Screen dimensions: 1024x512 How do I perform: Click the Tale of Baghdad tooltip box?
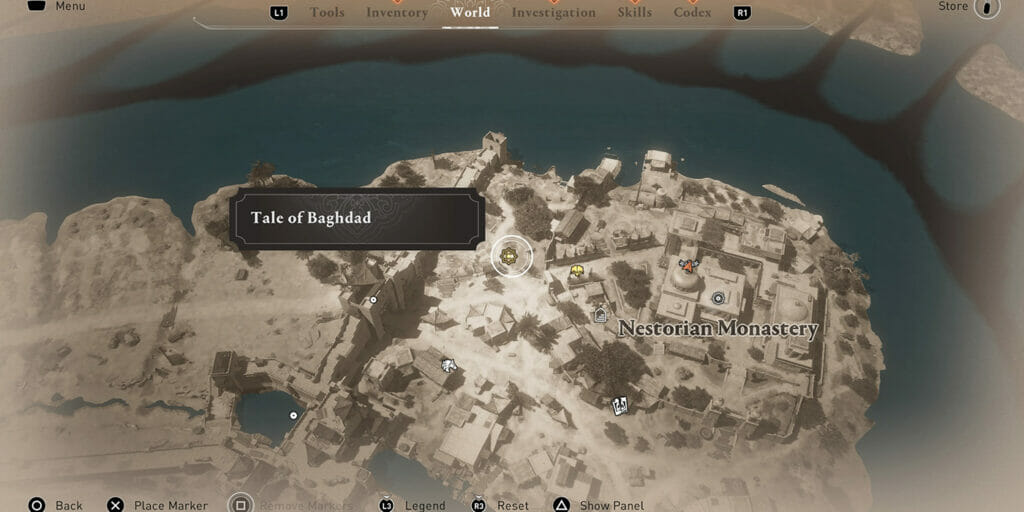[x=357, y=218]
